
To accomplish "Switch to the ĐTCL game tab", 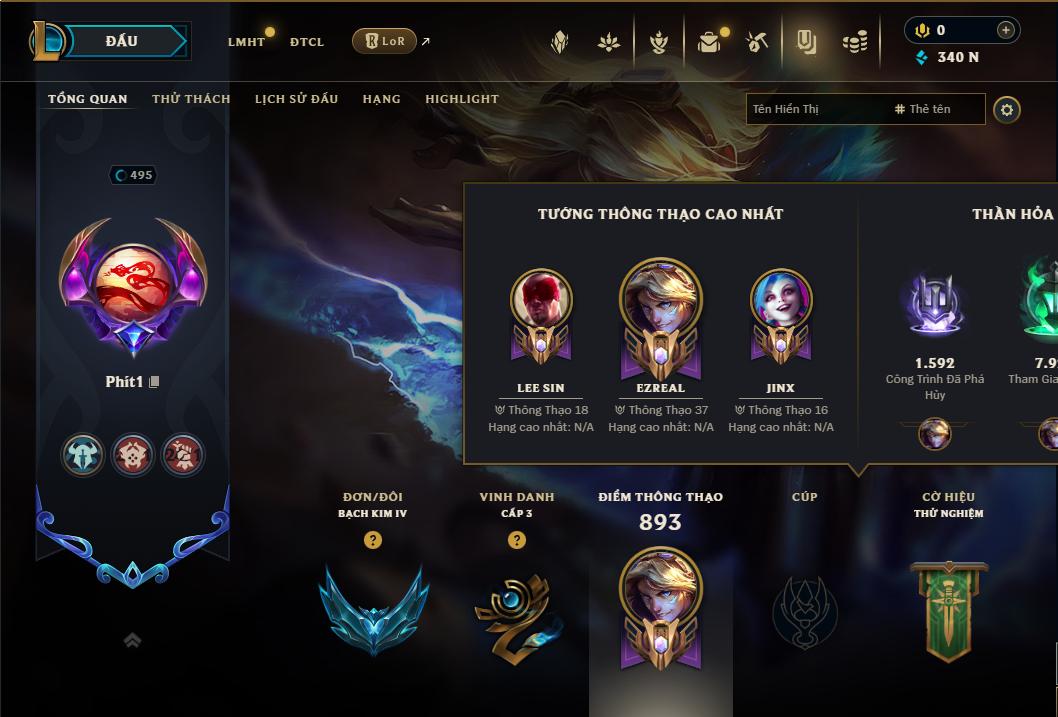I will coord(307,42).
